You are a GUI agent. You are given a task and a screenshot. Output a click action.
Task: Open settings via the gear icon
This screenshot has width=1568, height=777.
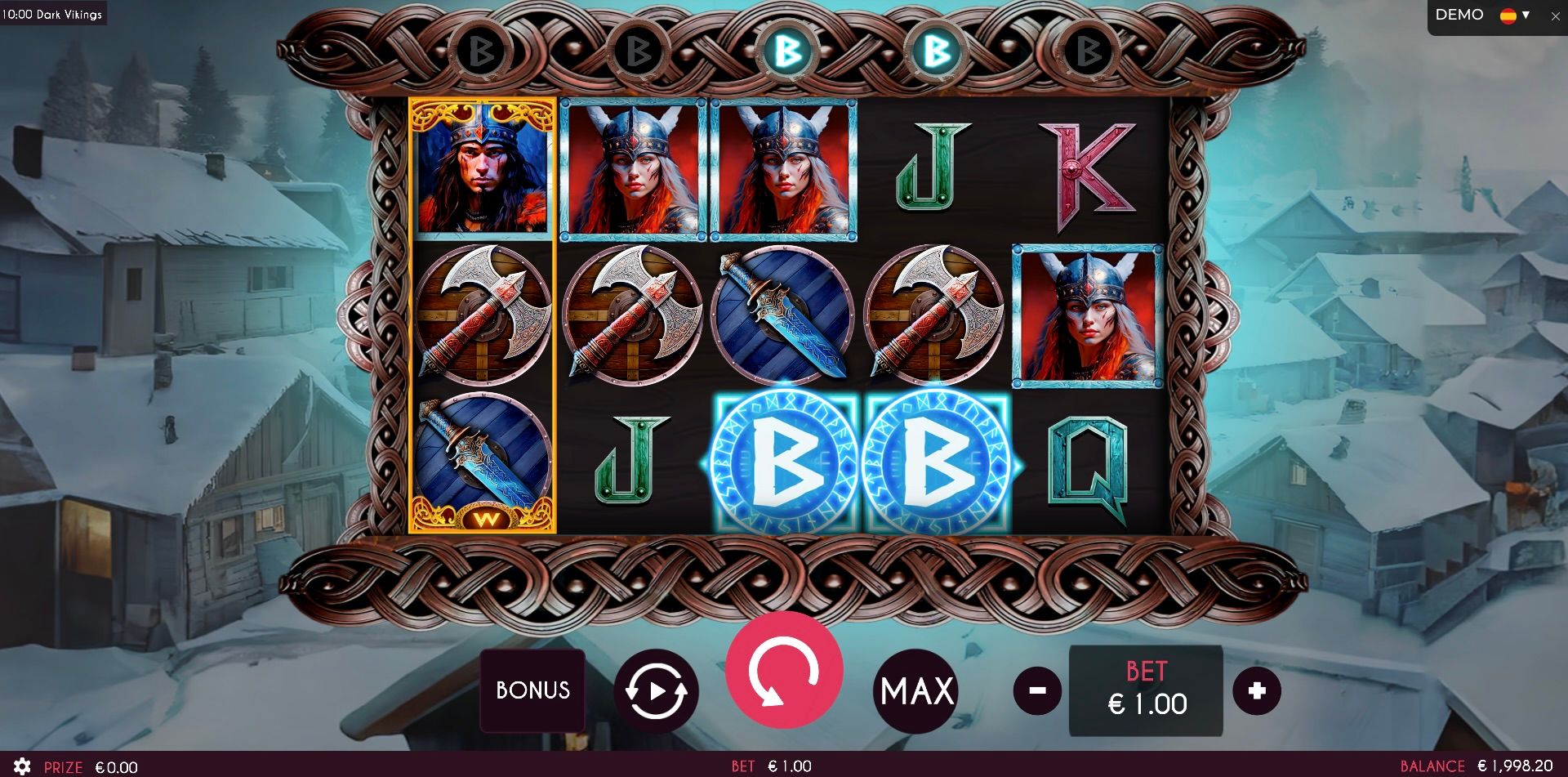click(23, 766)
